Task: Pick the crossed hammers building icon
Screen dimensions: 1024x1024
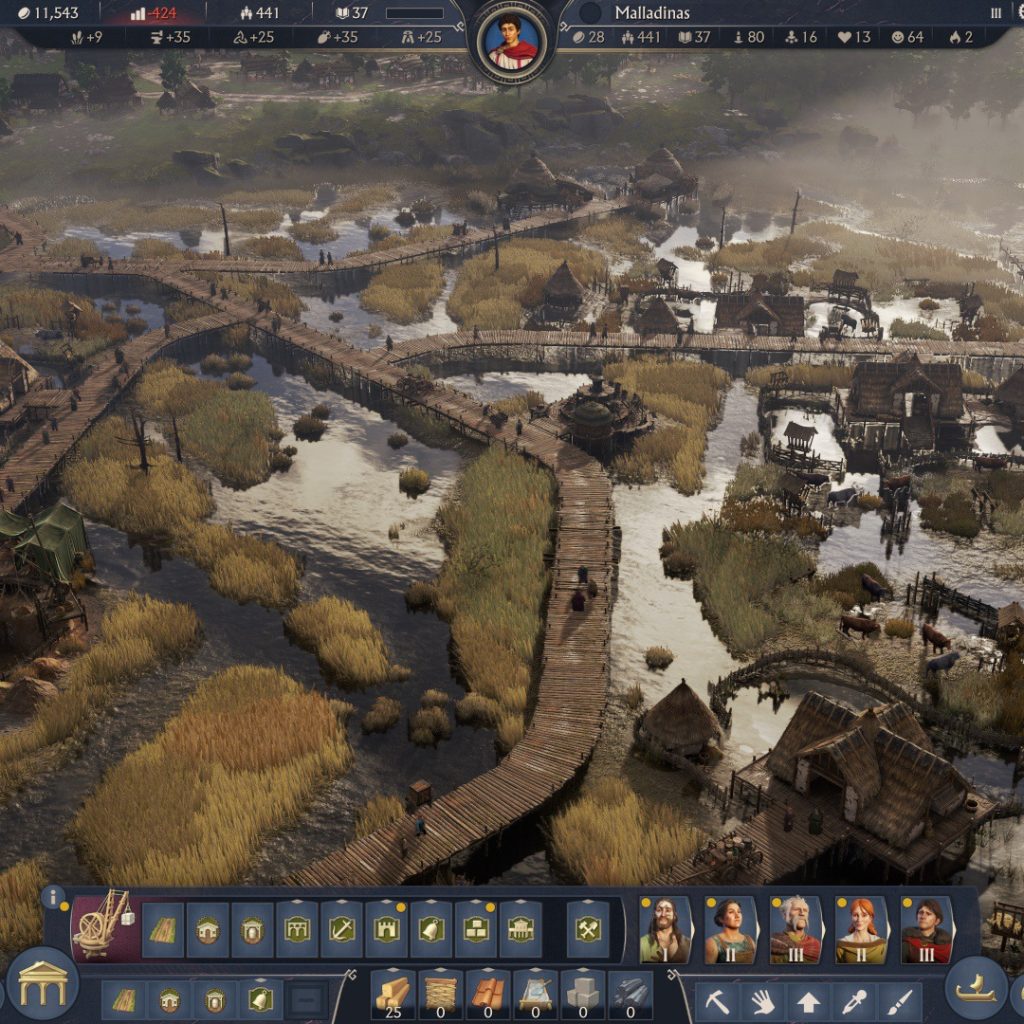Action: tap(588, 930)
